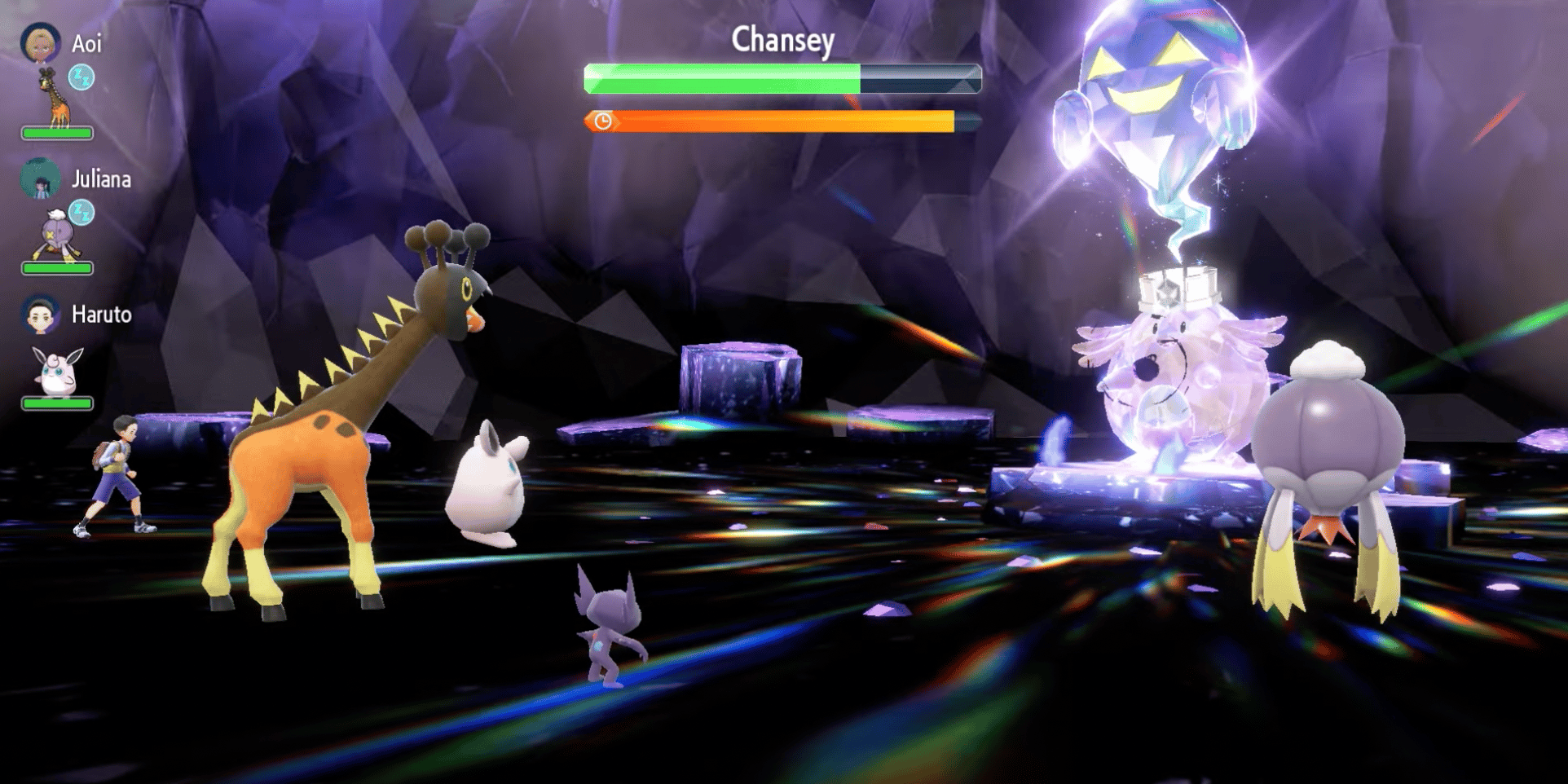1568x784 pixels.
Task: Pick Juliana's Drifblim party icon
Action: (56, 235)
